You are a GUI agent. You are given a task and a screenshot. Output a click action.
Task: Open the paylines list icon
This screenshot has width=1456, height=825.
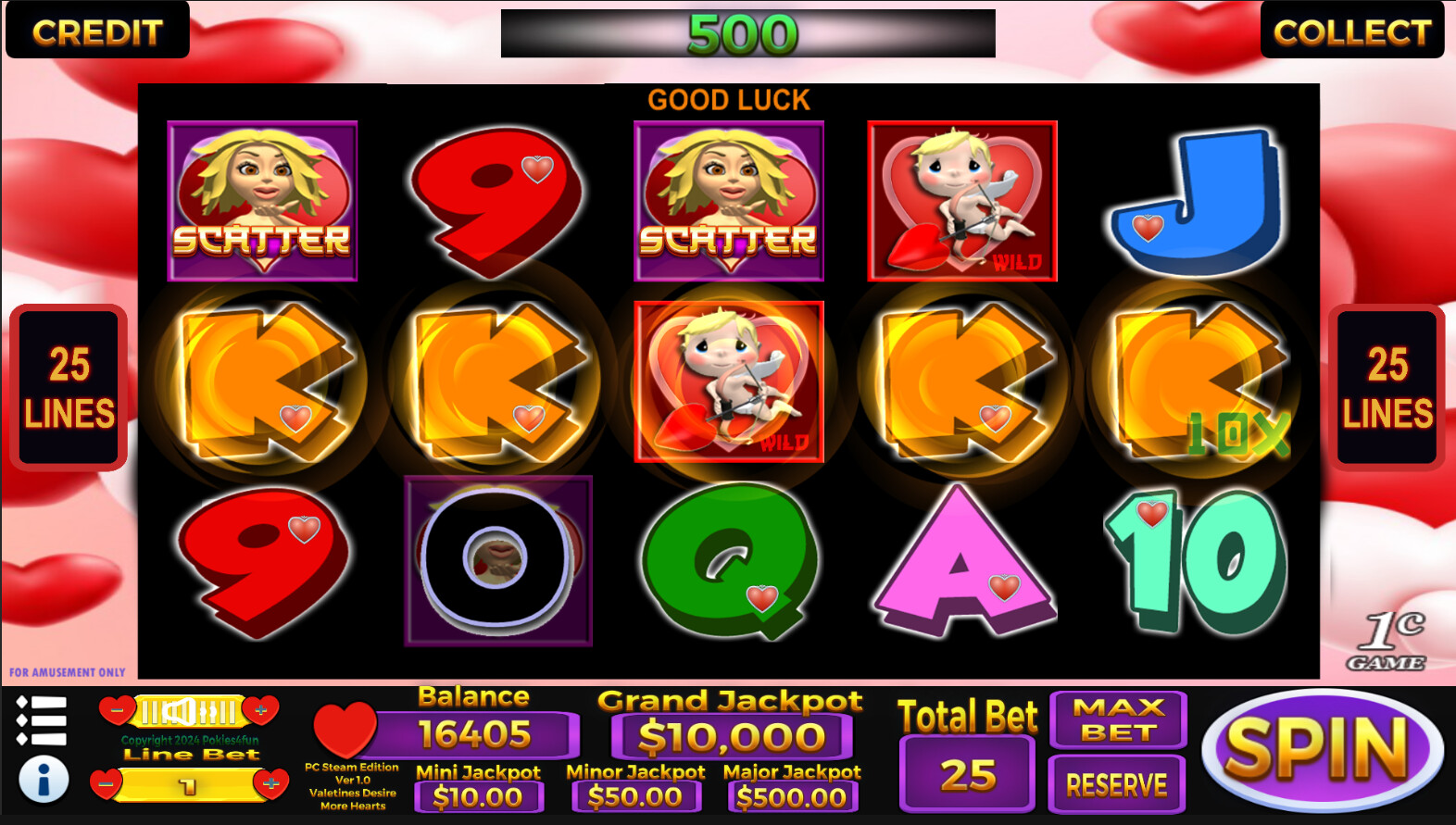[x=43, y=721]
